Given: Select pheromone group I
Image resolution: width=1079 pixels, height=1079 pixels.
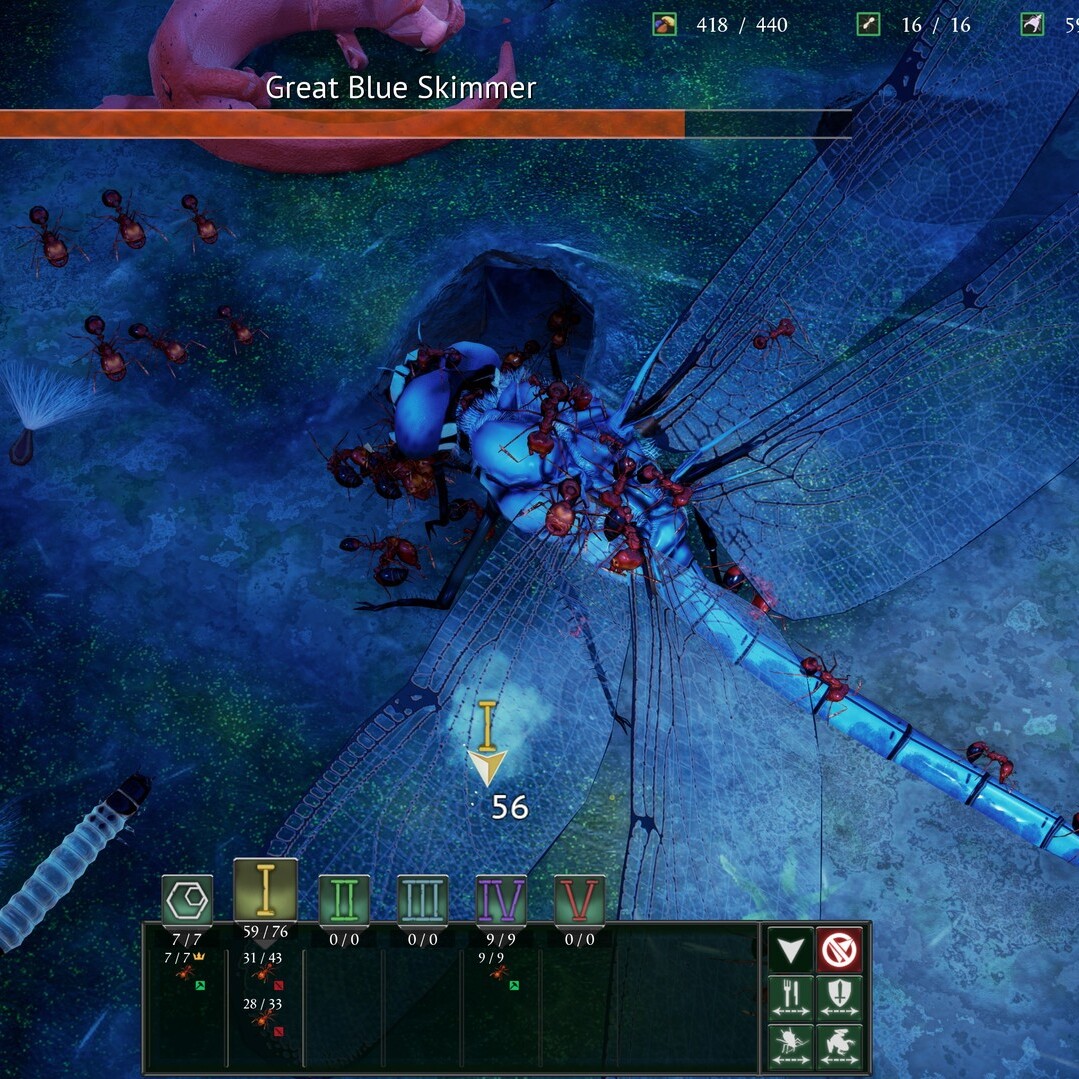Looking at the screenshot, I should (x=265, y=891).
